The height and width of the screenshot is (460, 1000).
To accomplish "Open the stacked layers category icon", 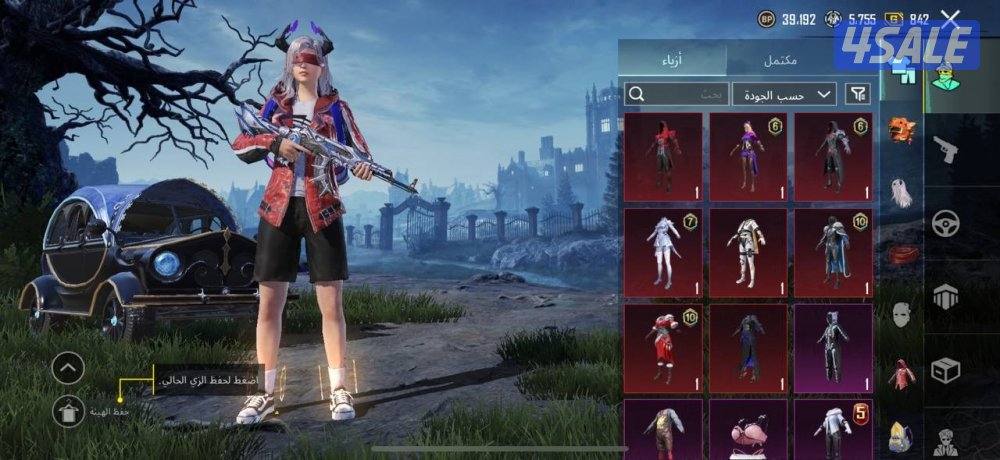I will (x=945, y=297).
